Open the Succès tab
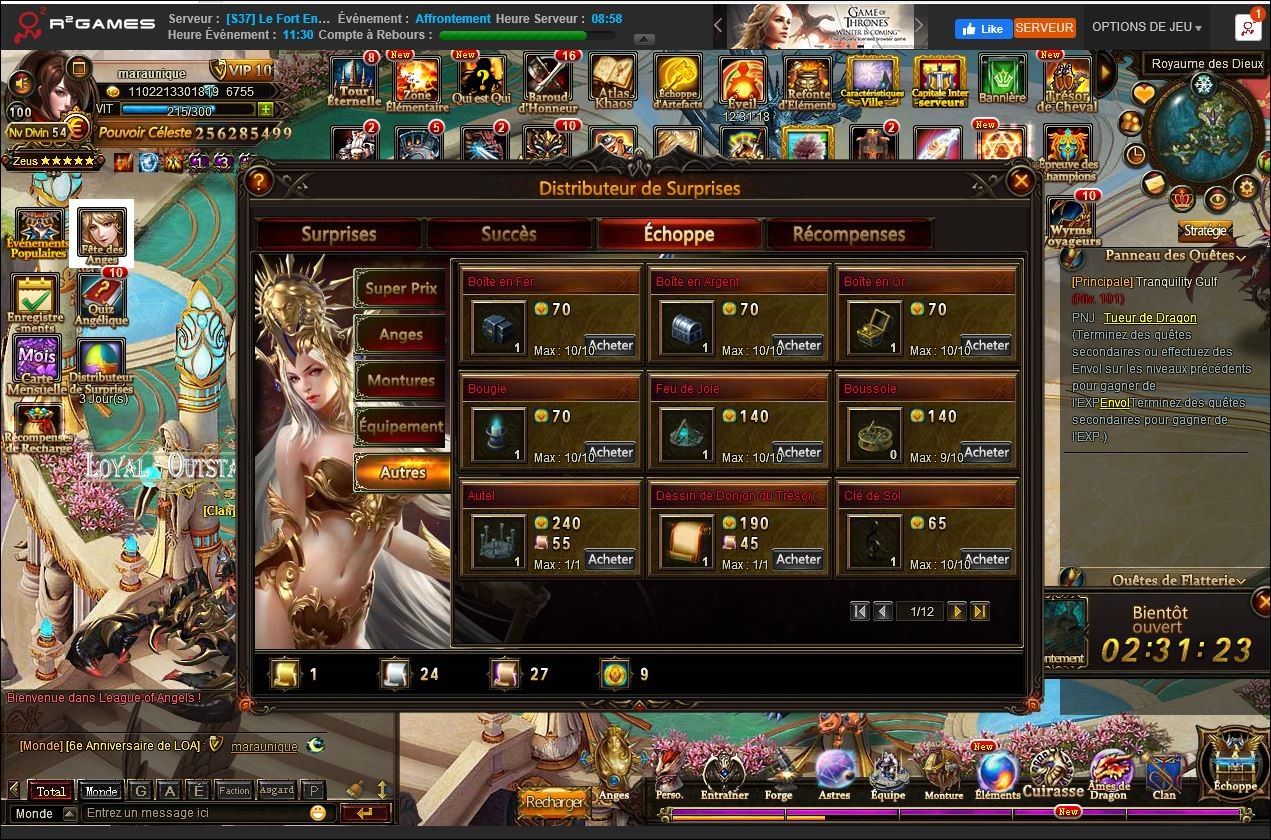 click(x=509, y=234)
